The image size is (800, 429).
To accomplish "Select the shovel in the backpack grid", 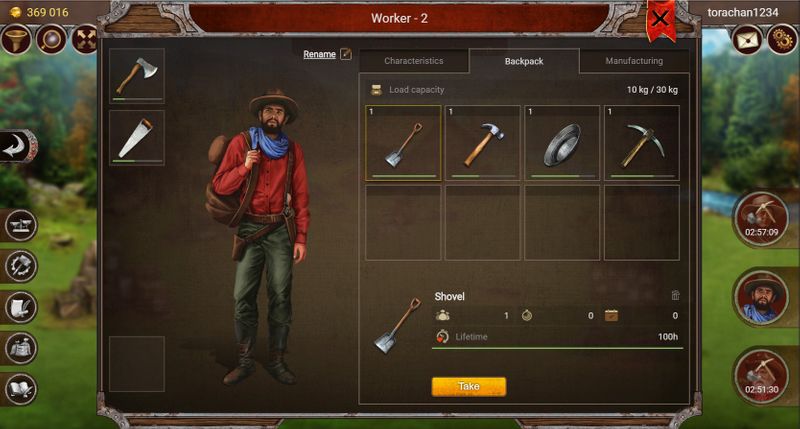I will click(x=403, y=142).
